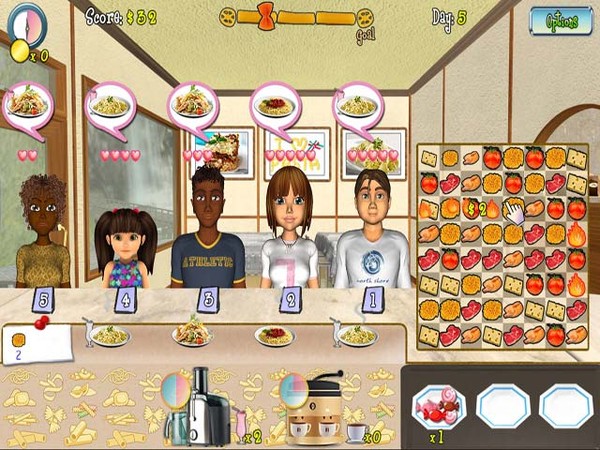Image resolution: width=600 pixels, height=450 pixels.
Task: Select customer seat number 1 card
Action: tap(371, 298)
